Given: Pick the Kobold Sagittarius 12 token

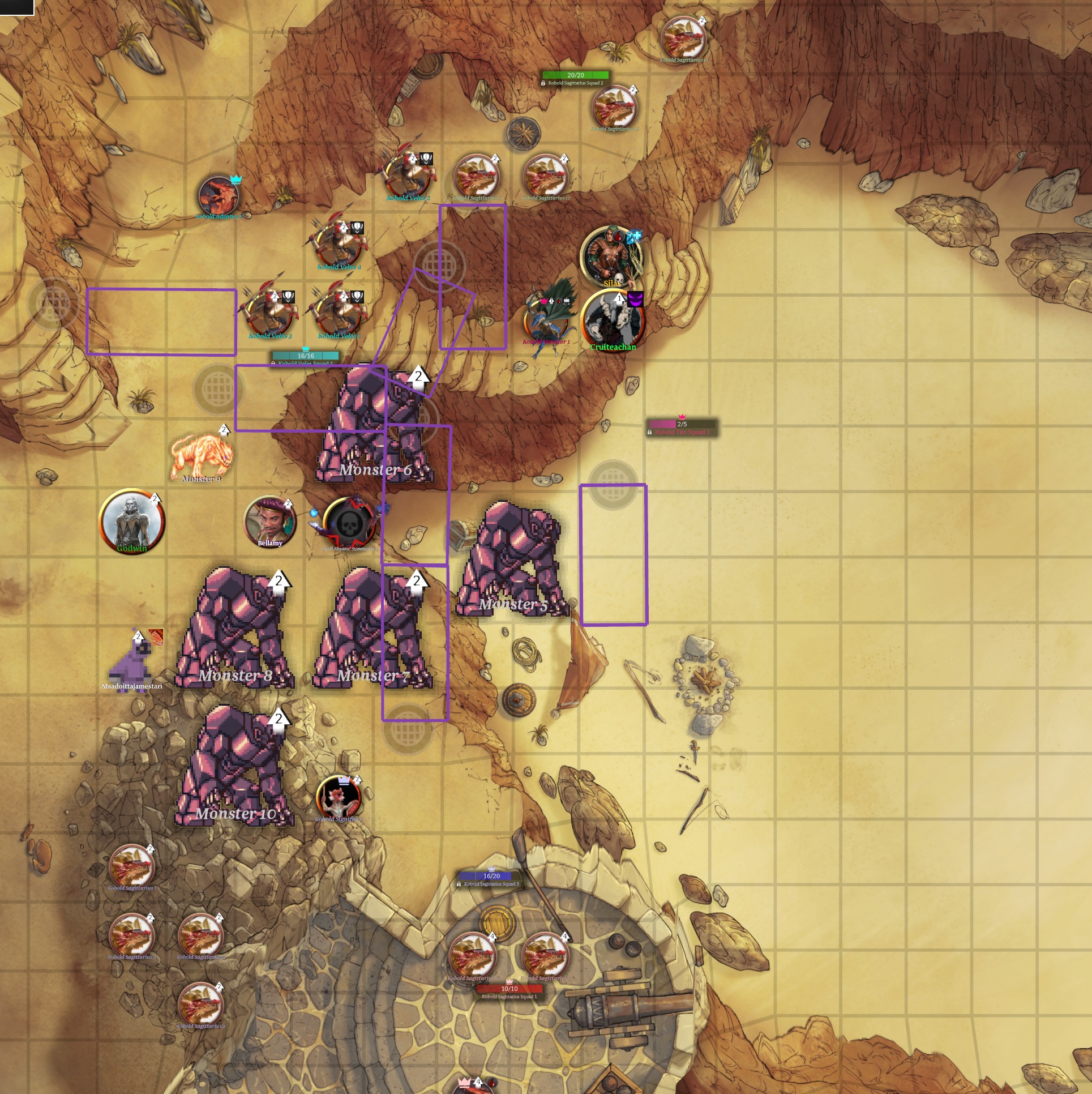Looking at the screenshot, I should (545, 176).
